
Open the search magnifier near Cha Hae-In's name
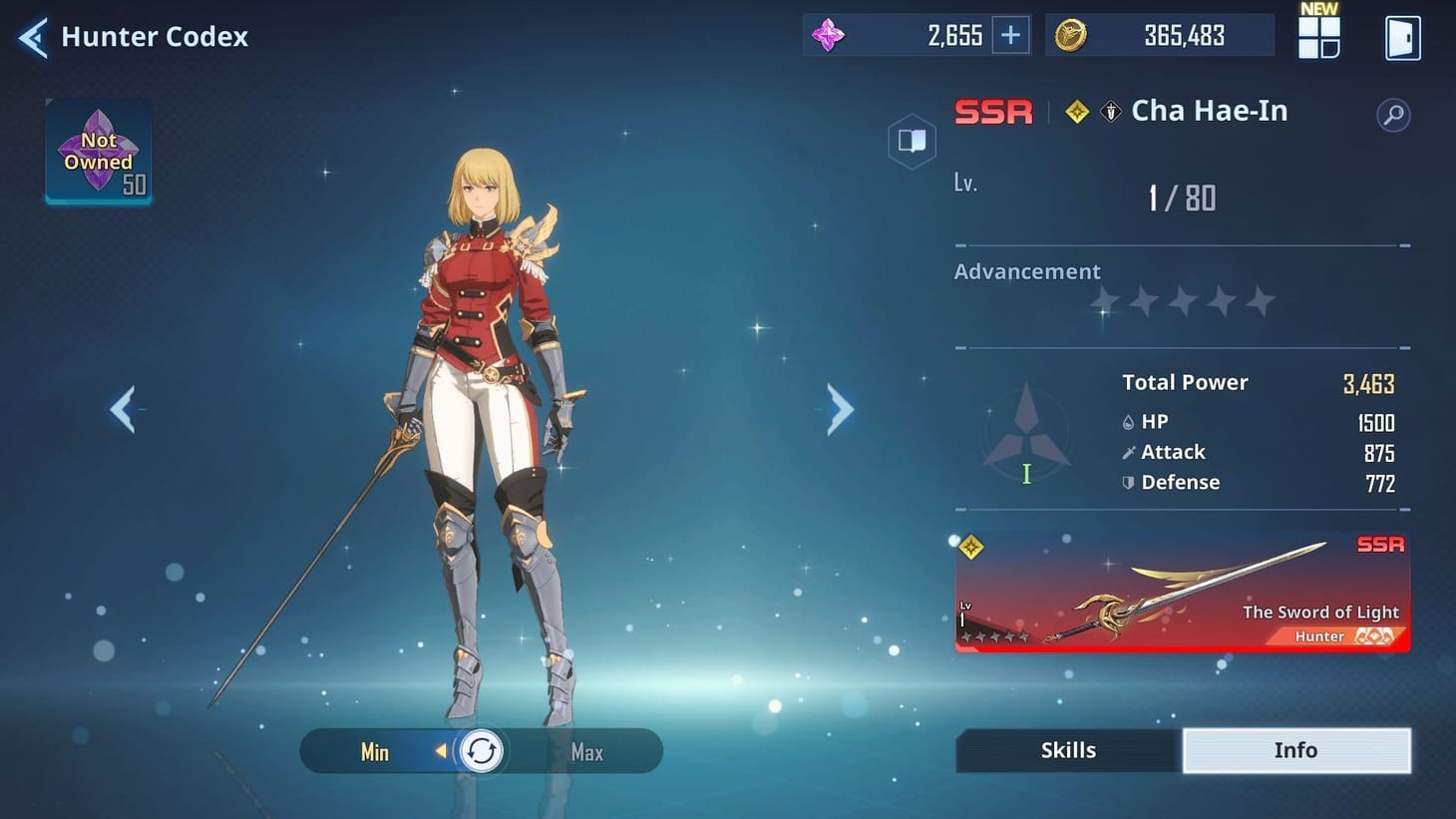pyautogui.click(x=1394, y=114)
